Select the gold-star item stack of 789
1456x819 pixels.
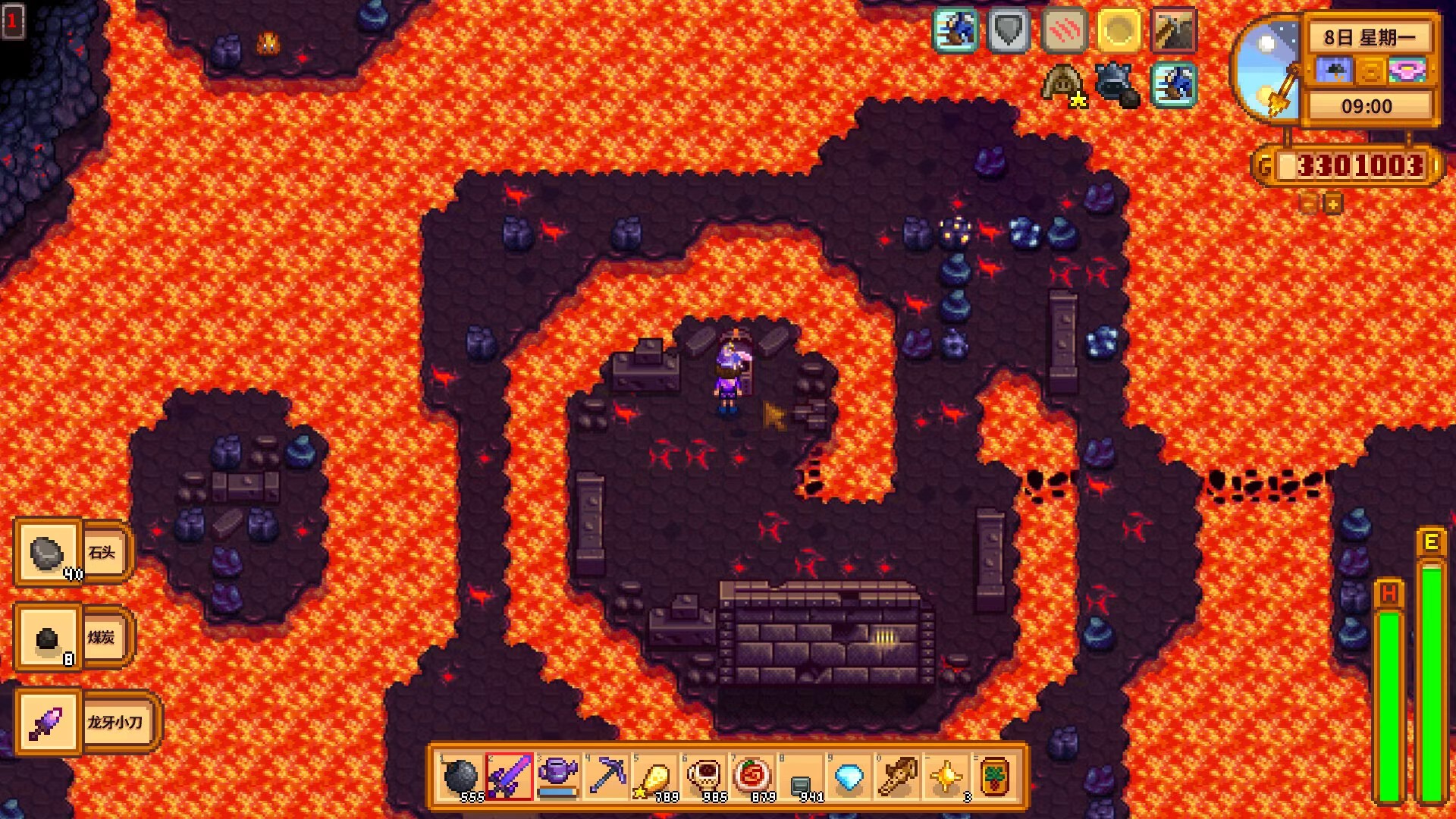[655, 777]
